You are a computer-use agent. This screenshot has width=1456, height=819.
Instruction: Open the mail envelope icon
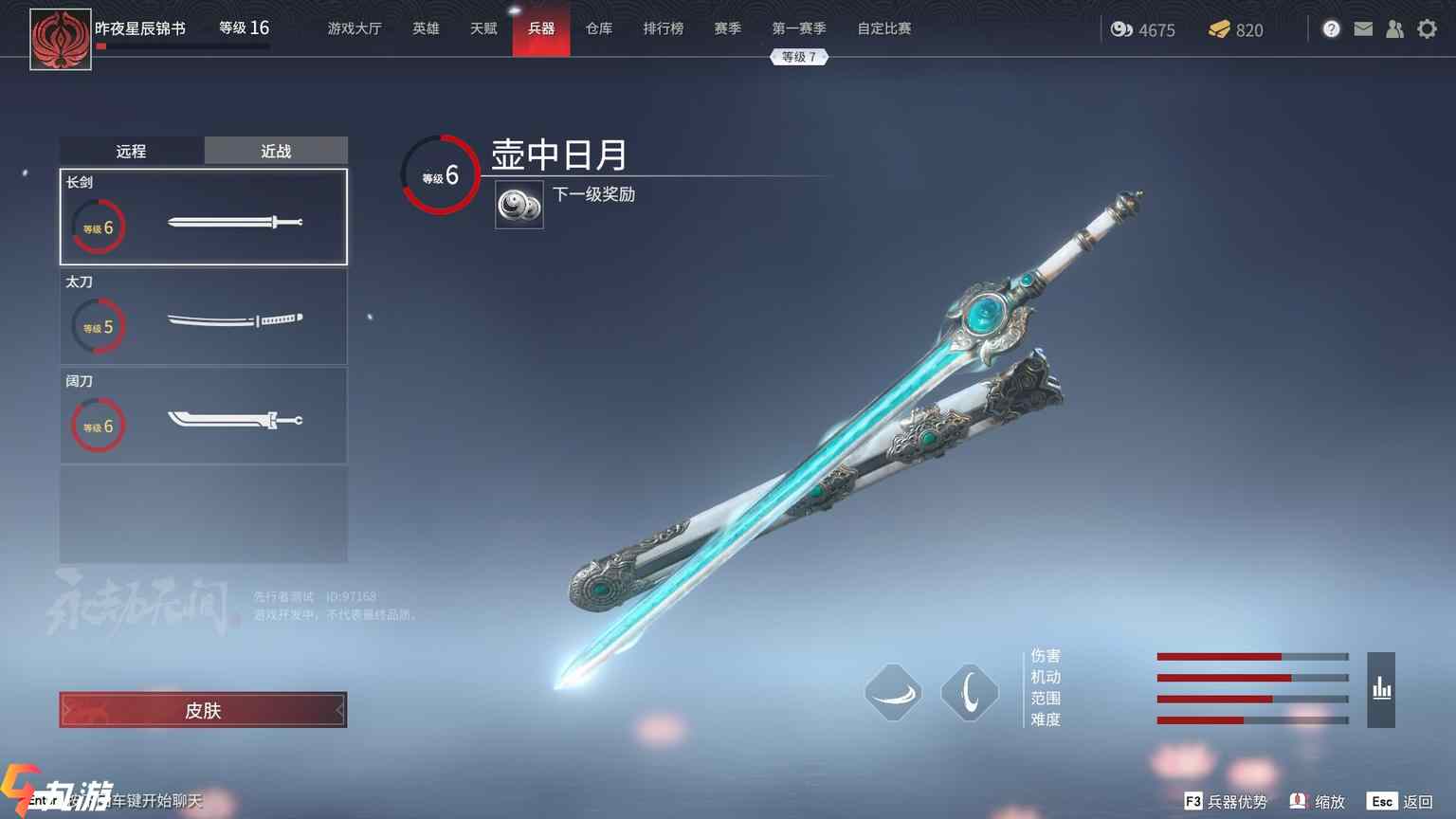click(1363, 29)
